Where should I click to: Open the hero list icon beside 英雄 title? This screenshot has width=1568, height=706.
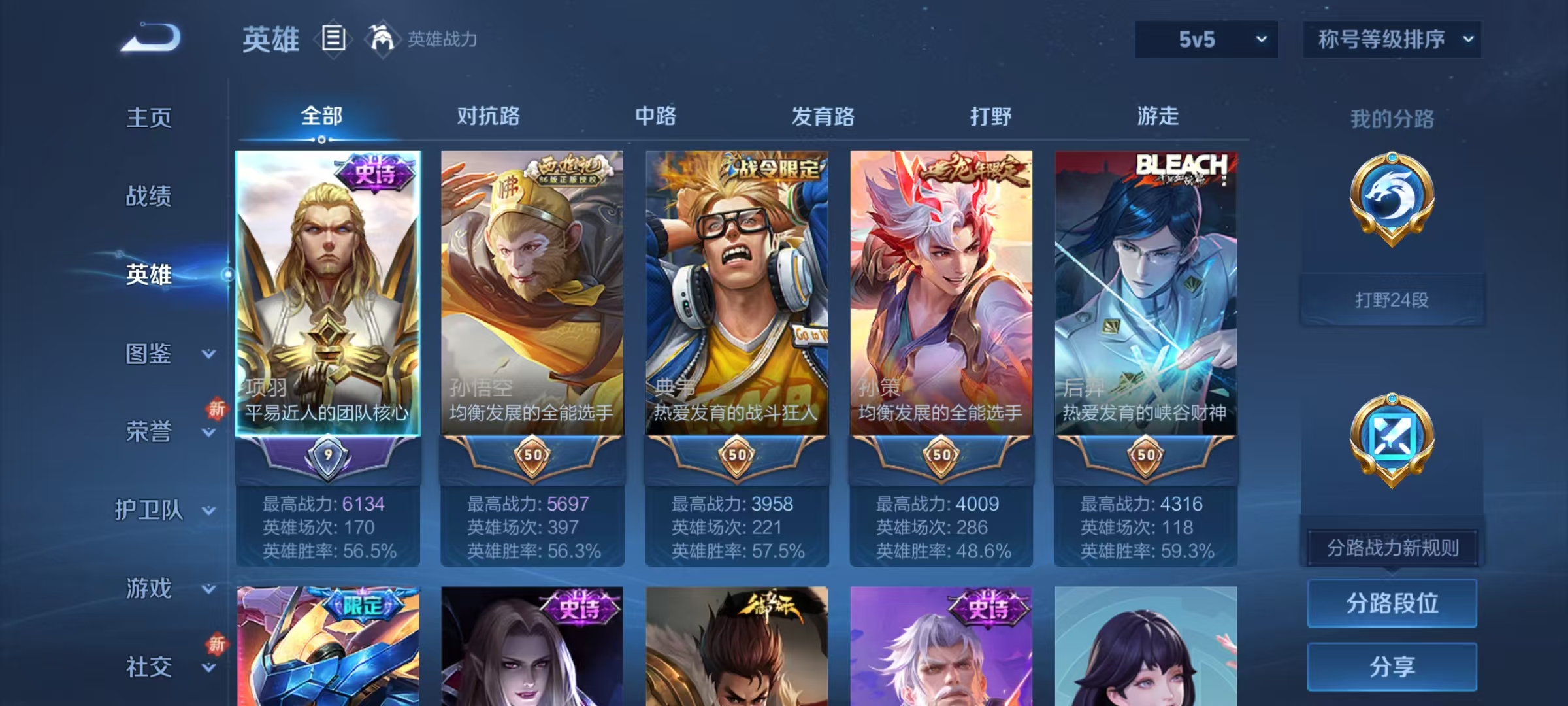333,39
